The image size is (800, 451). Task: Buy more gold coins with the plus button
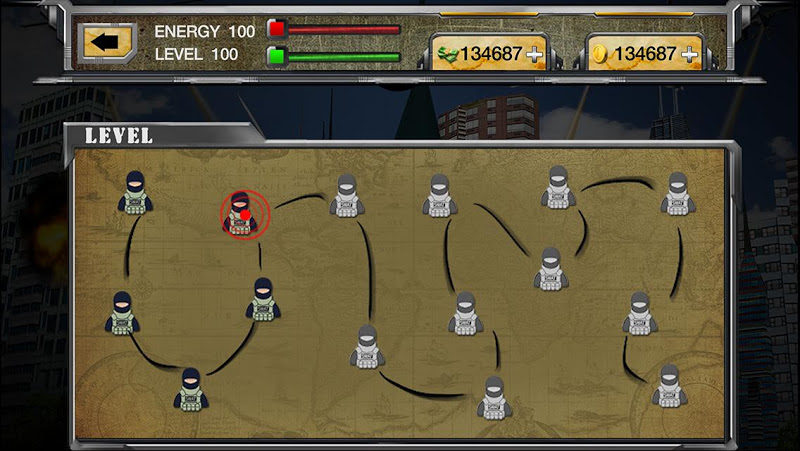(689, 54)
